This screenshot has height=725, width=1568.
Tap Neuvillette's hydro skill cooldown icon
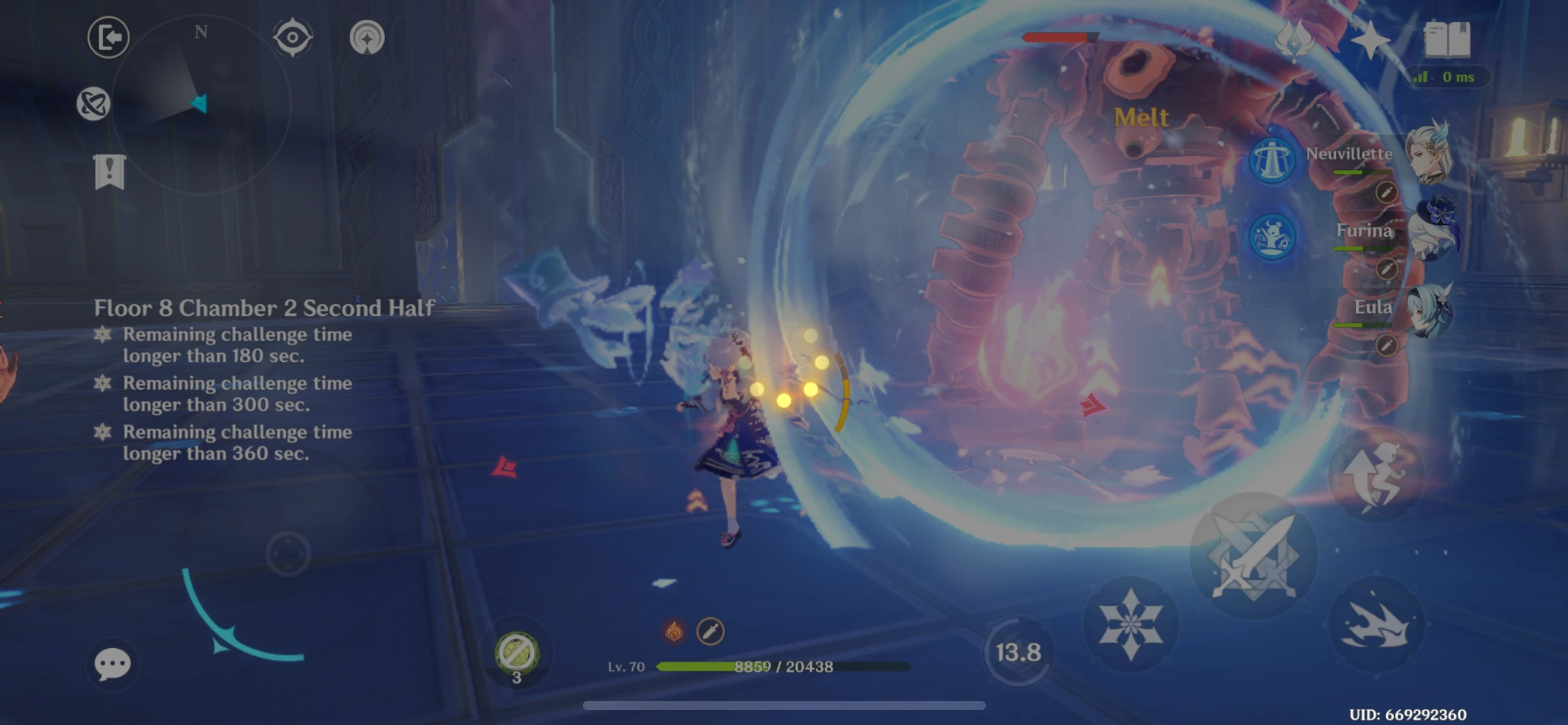[1271, 160]
